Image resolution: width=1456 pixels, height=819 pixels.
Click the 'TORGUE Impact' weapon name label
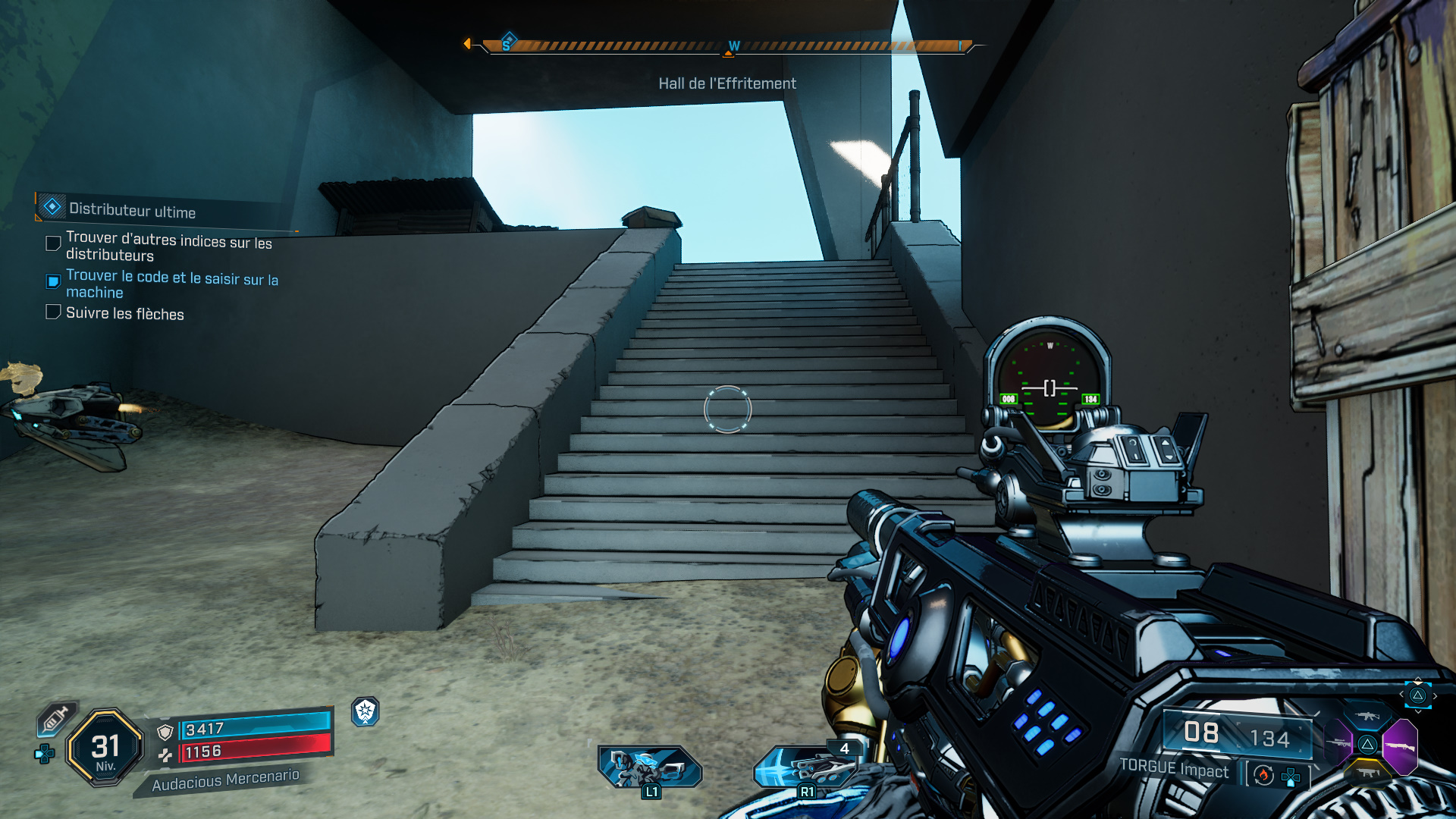1172,767
